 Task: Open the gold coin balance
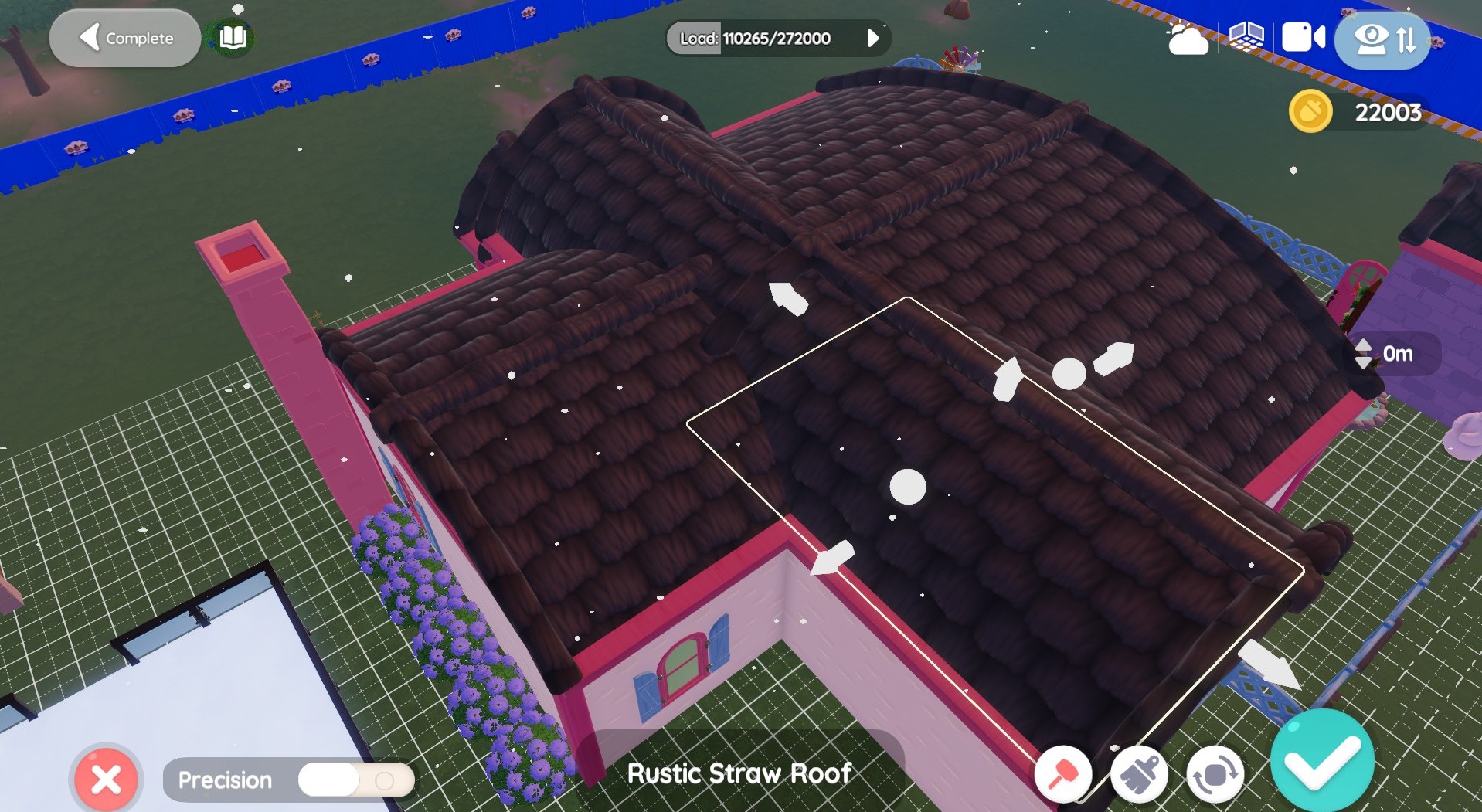pos(1311,112)
